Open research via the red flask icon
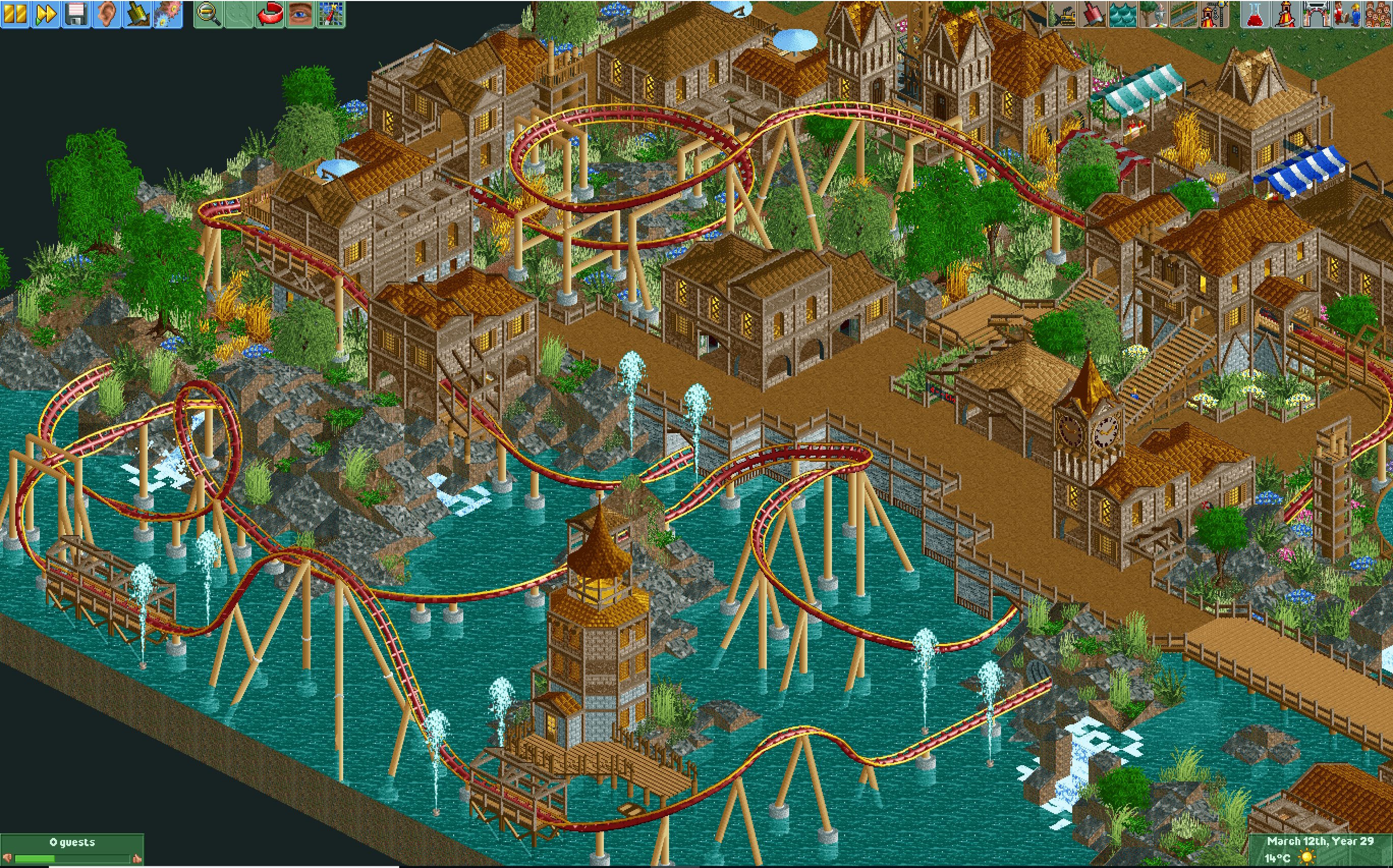The height and width of the screenshot is (868, 1393). click(x=1255, y=14)
